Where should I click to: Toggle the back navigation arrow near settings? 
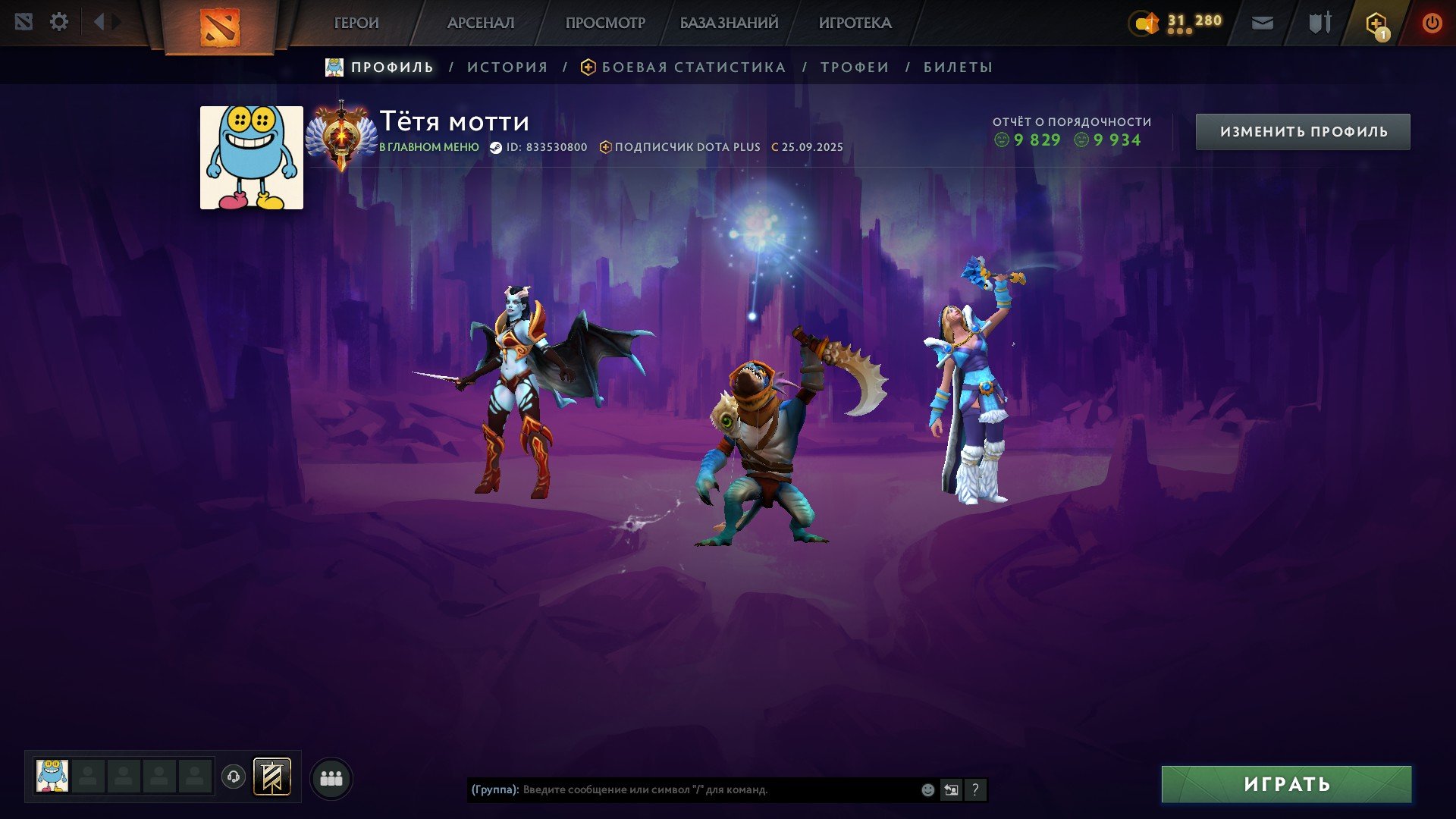[x=97, y=21]
